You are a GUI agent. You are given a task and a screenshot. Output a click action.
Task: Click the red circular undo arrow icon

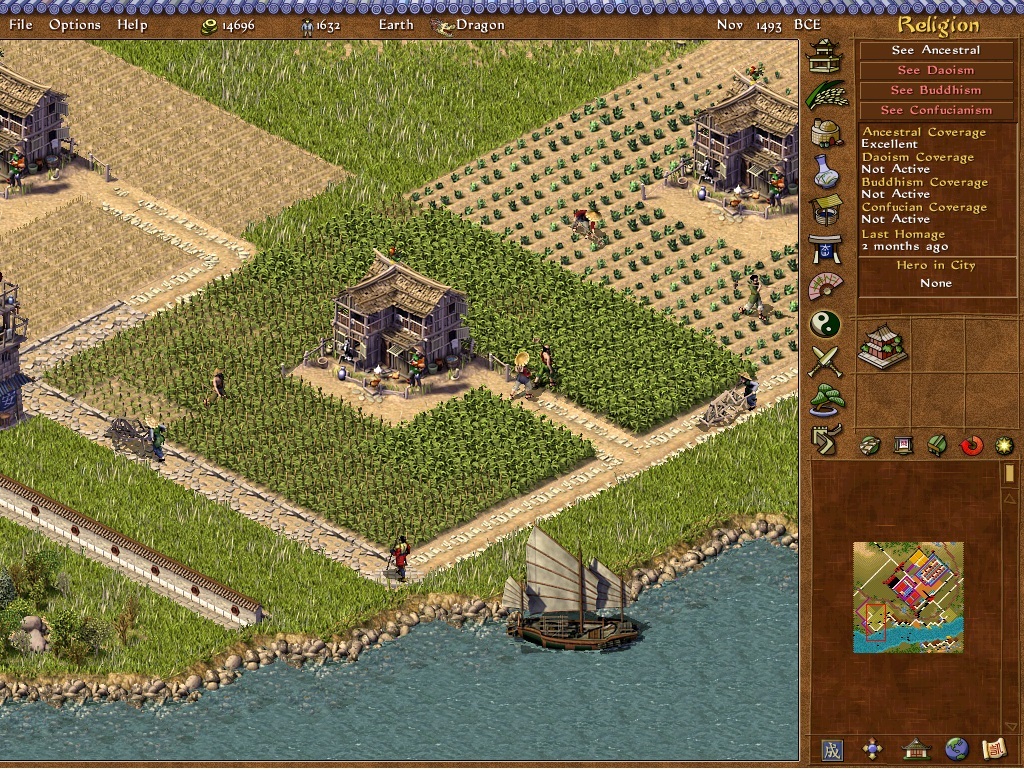[x=971, y=445]
